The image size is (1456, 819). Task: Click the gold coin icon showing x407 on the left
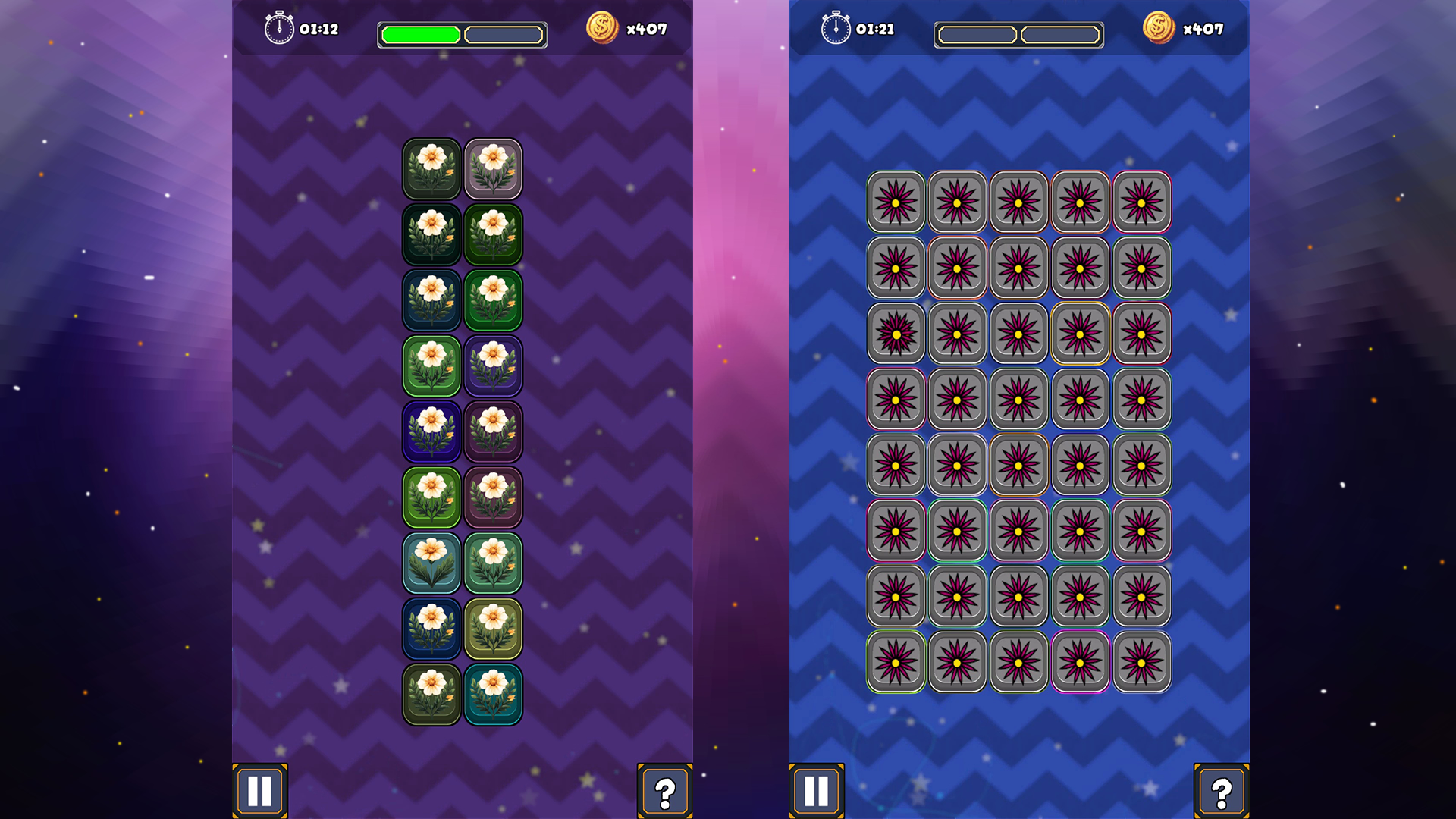(604, 28)
